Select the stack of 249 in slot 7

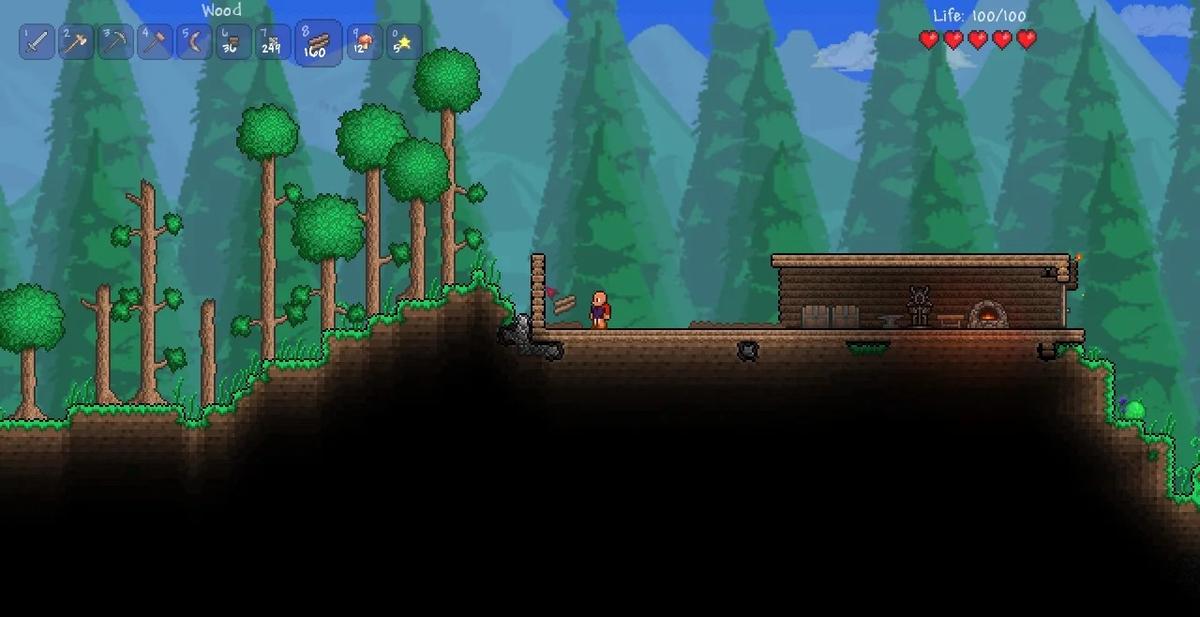pyautogui.click(x=272, y=43)
